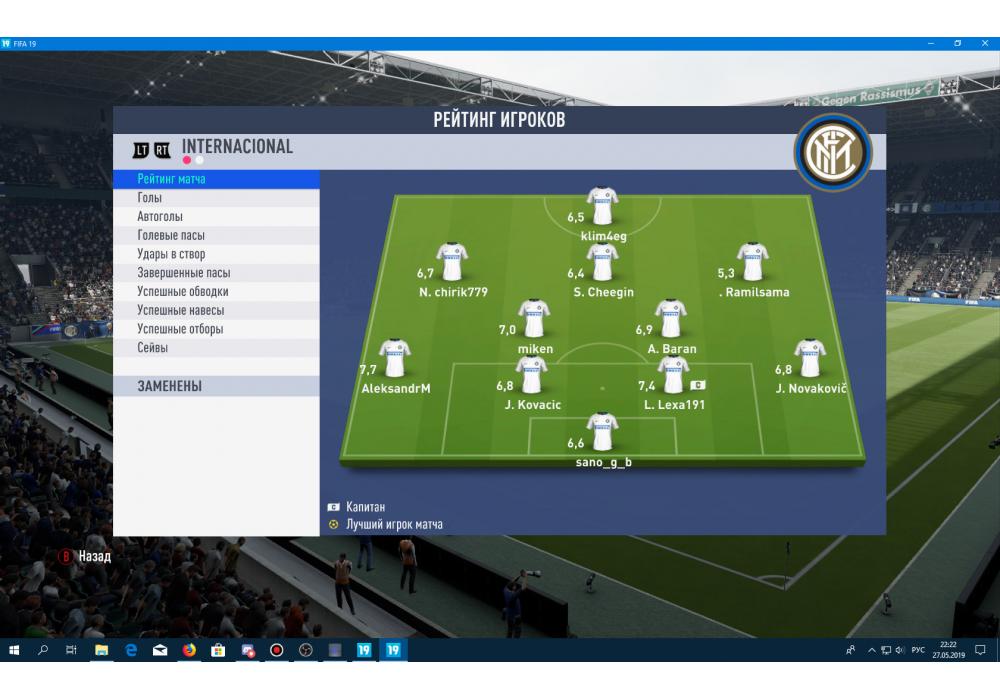View Завершенные пасы statistics
Viewport: 1000px width, 700px height.
tap(215, 273)
